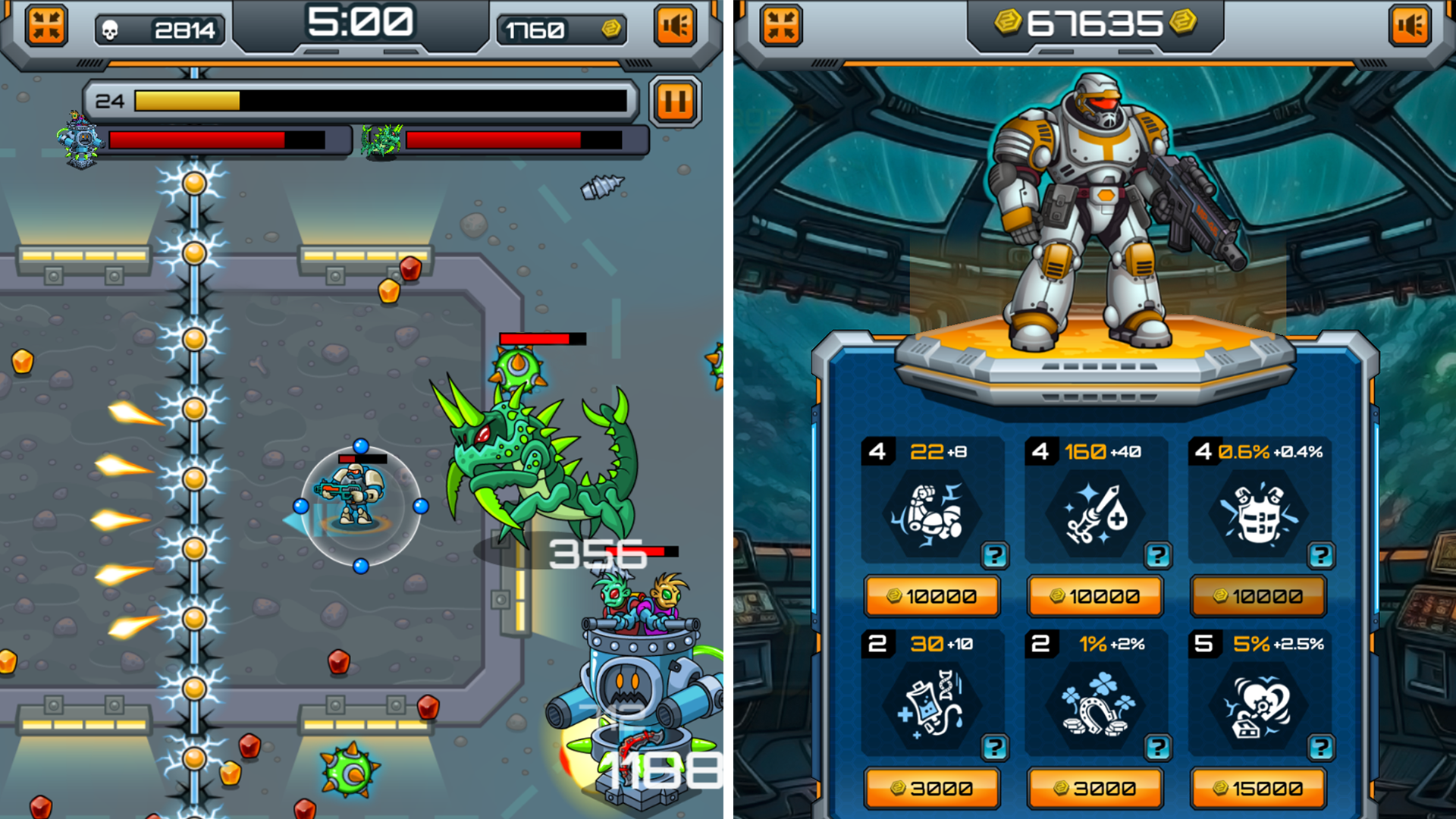1456x819 pixels.
Task: Pause the battle
Action: point(673,102)
